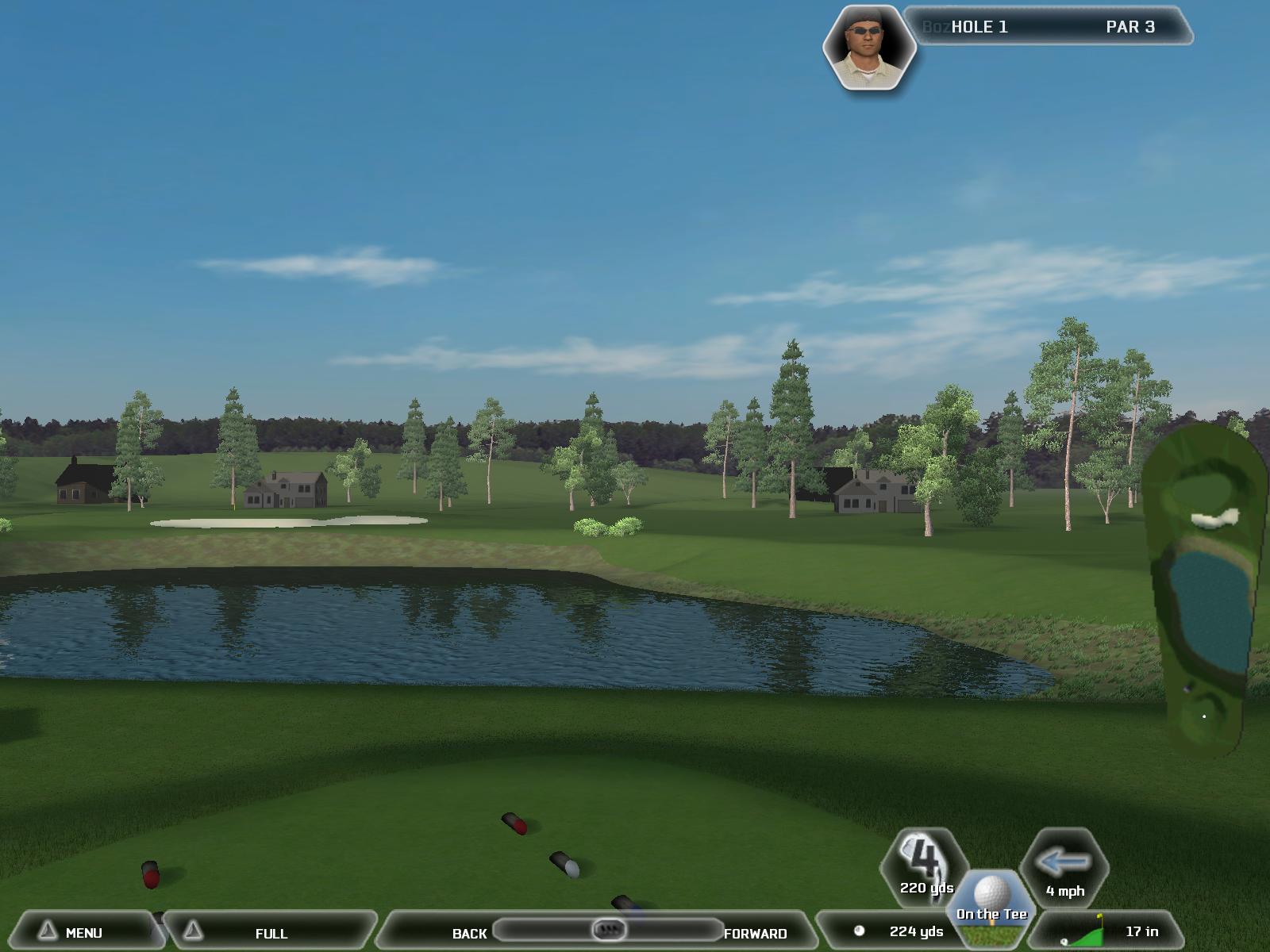Click the ball position slider handle
The width and height of the screenshot is (1270, 952).
(x=609, y=929)
